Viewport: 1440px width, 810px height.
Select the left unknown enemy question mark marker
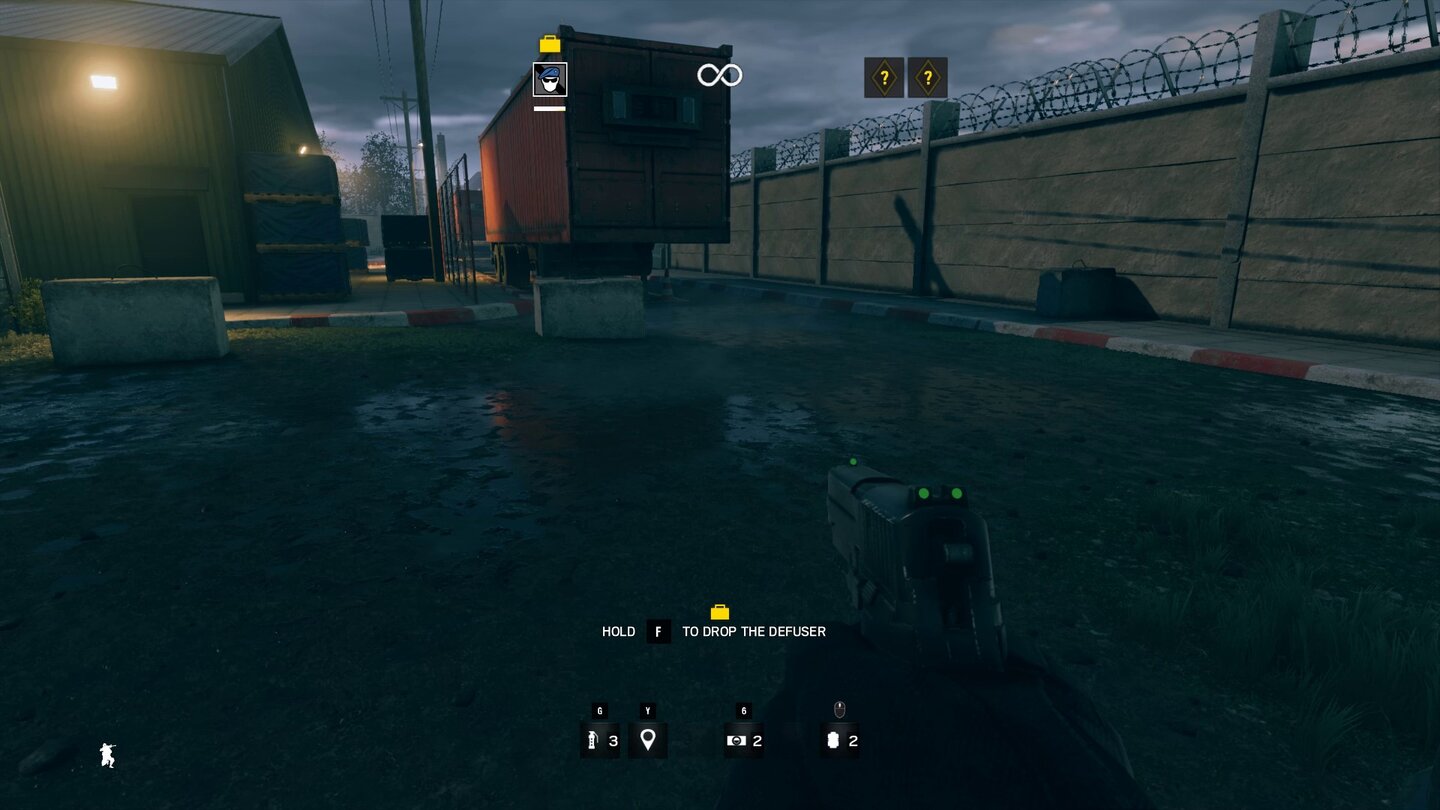point(884,76)
